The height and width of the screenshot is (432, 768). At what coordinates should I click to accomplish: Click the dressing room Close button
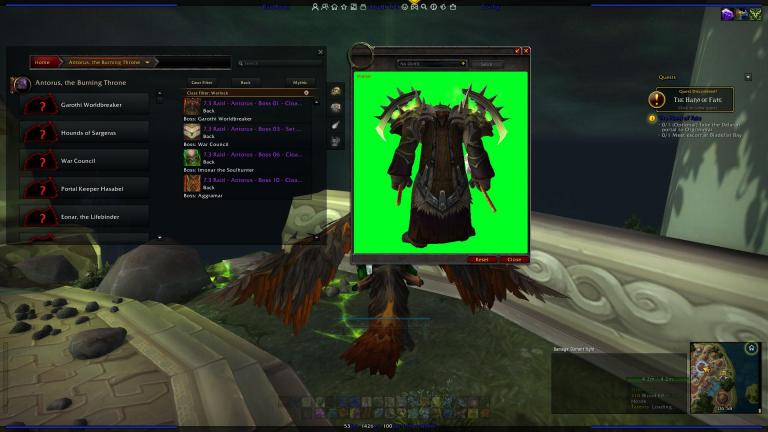tap(514, 259)
